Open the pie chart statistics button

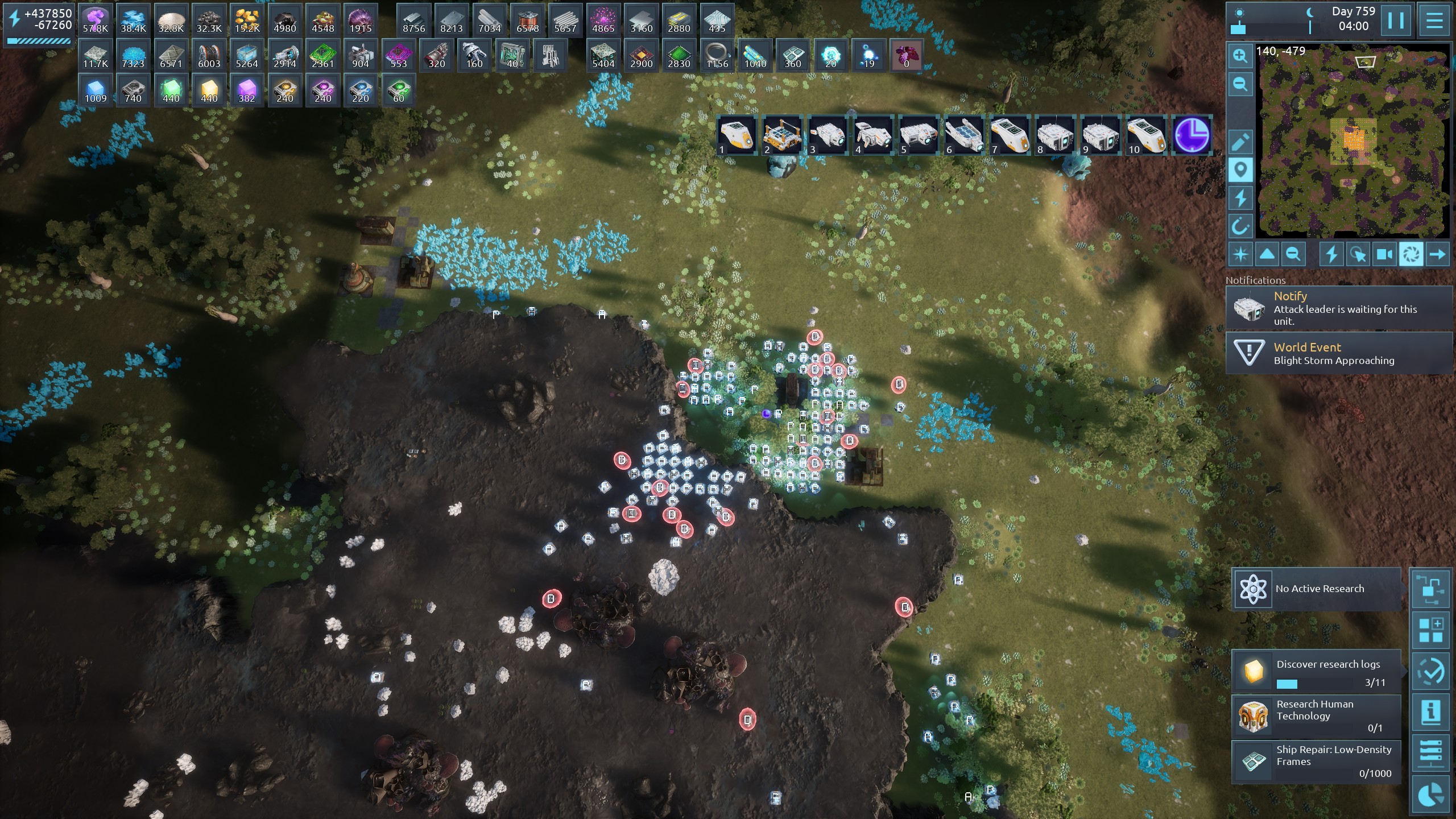pos(1430,796)
